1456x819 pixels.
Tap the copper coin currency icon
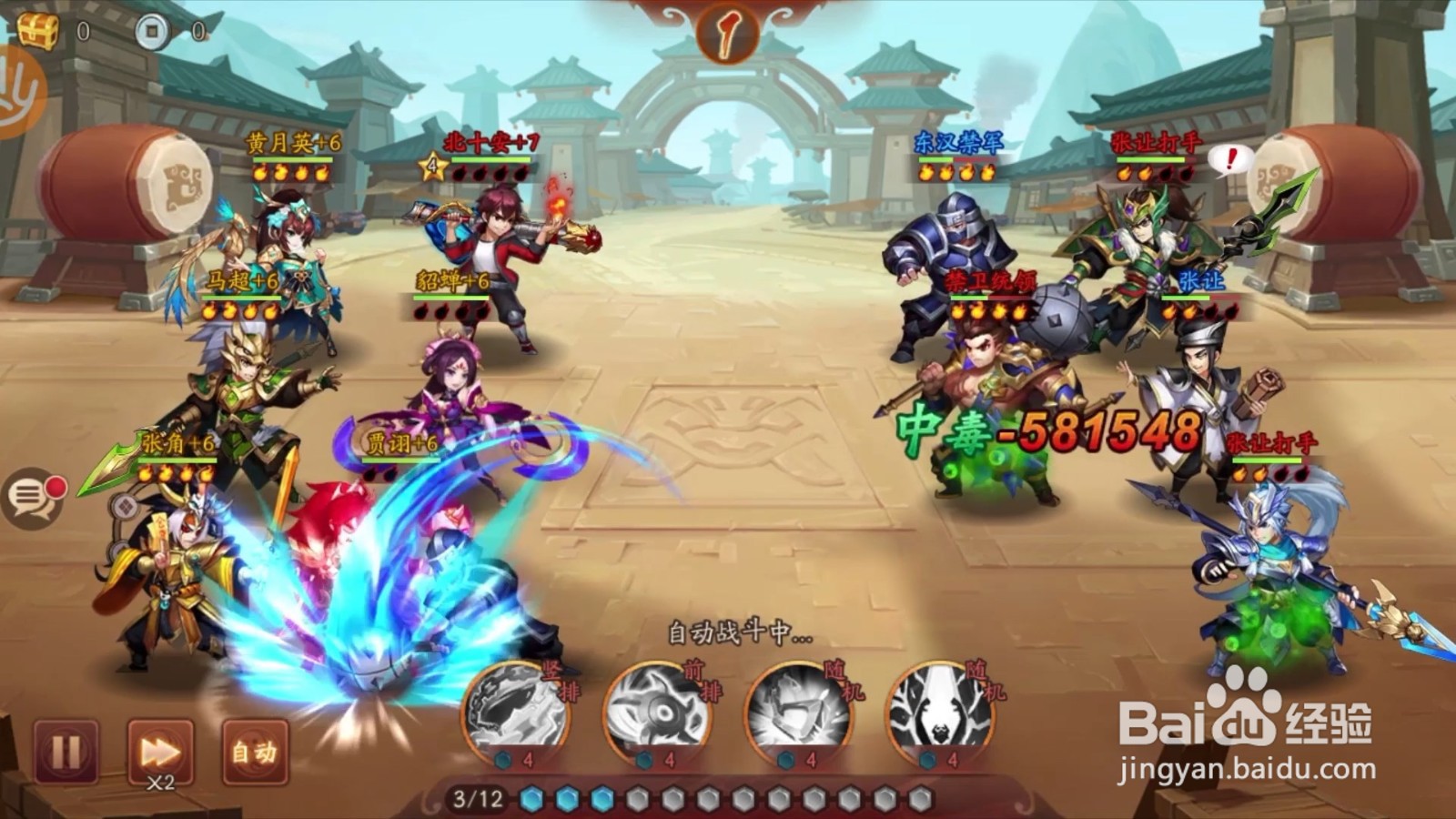151,29
